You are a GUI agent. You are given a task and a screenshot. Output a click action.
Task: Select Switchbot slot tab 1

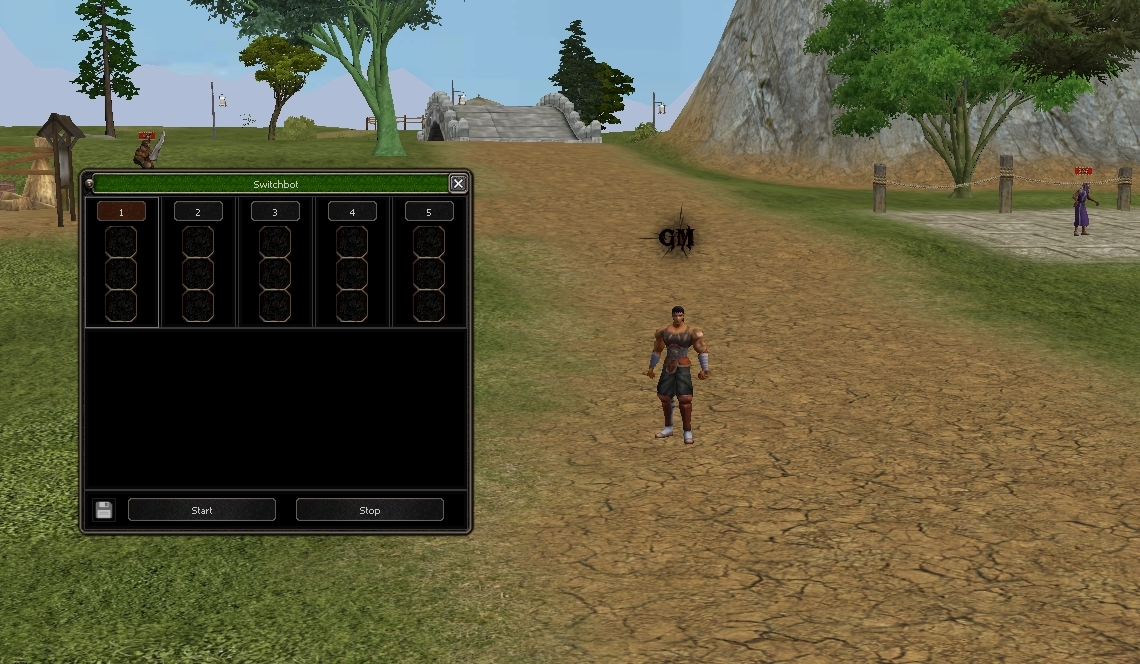(121, 212)
